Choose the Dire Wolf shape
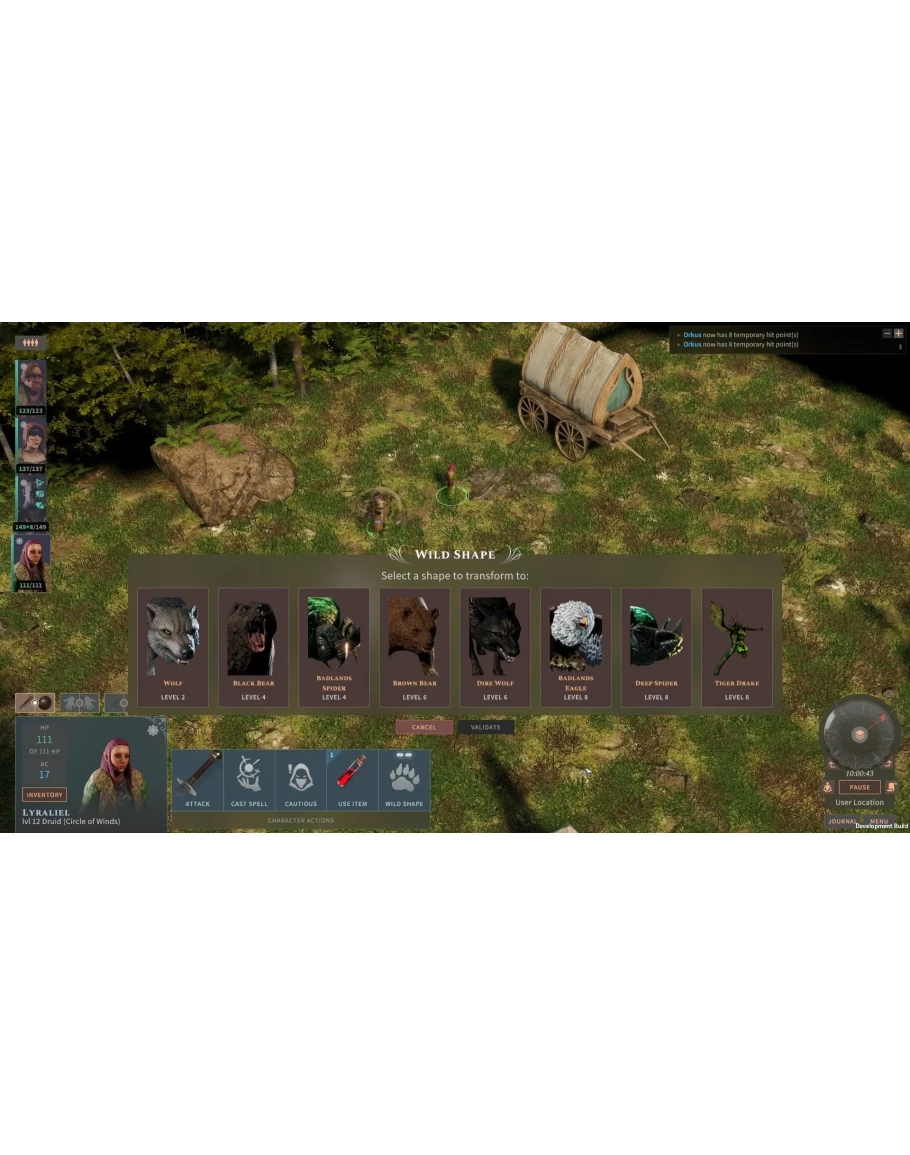 pos(495,646)
